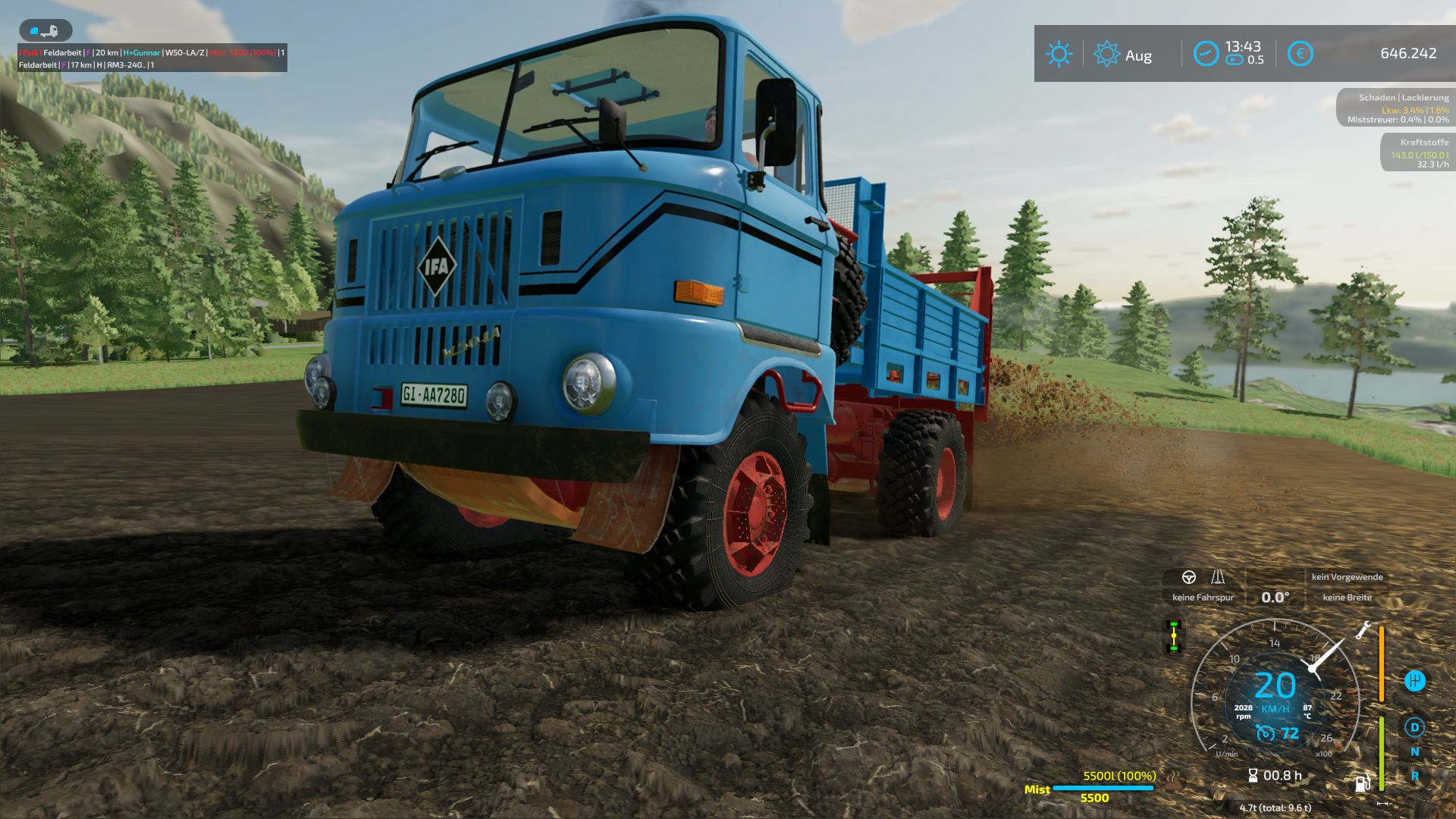Click the lane track icon
The height and width of the screenshot is (819, 1456).
pos(1218,577)
